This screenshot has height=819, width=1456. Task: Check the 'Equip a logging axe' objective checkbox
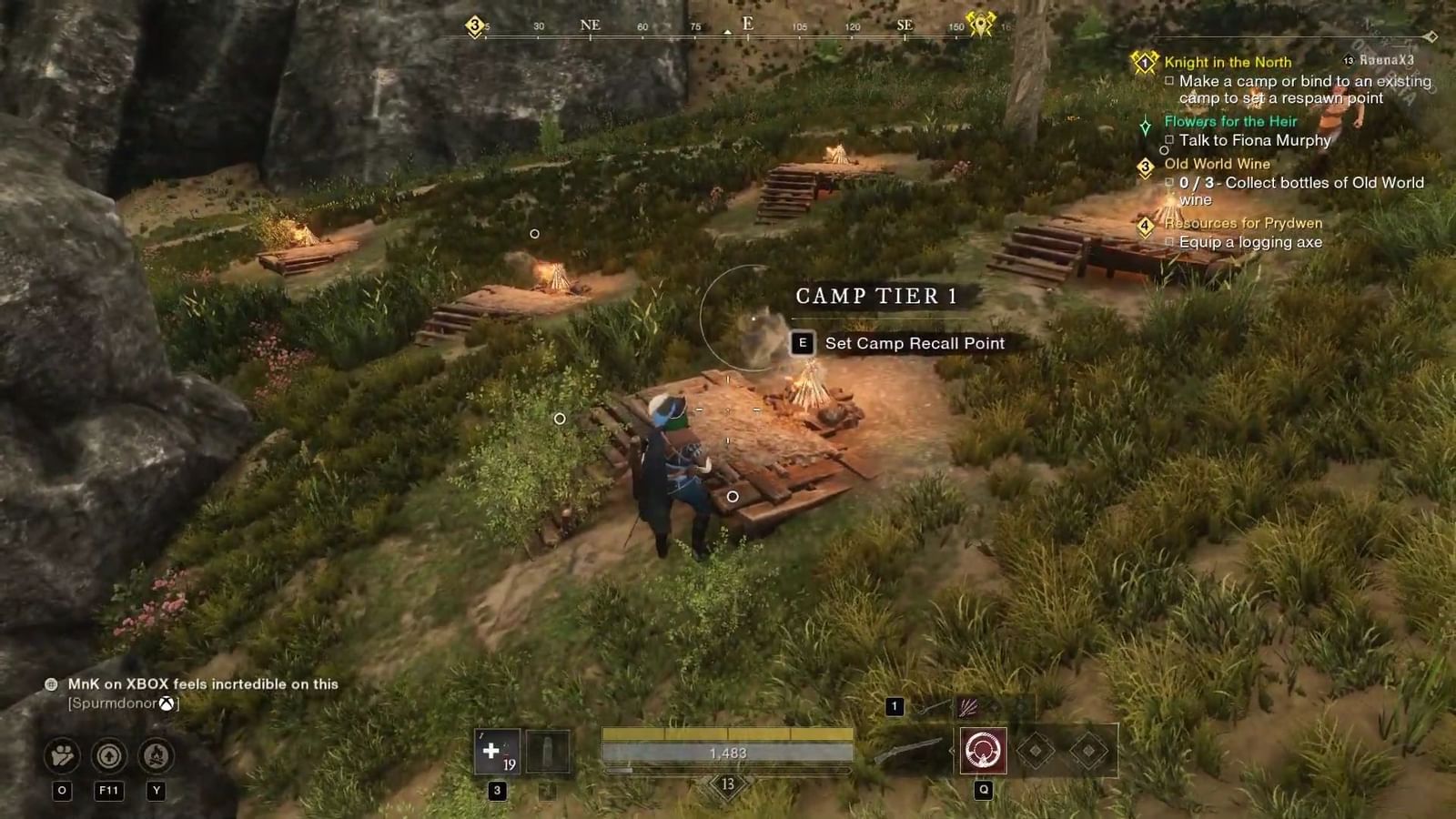(1170, 242)
